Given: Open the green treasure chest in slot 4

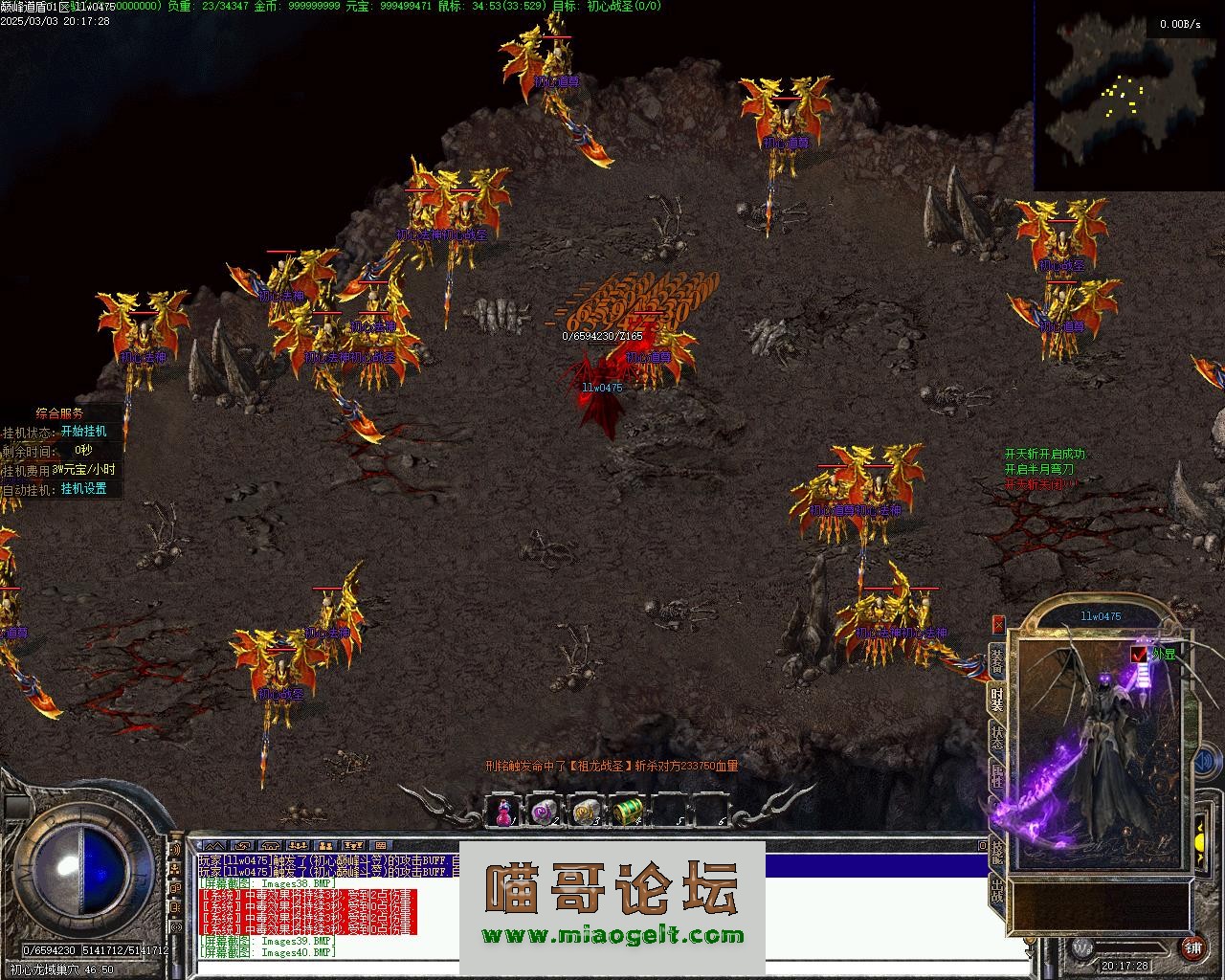Looking at the screenshot, I should tap(626, 811).
